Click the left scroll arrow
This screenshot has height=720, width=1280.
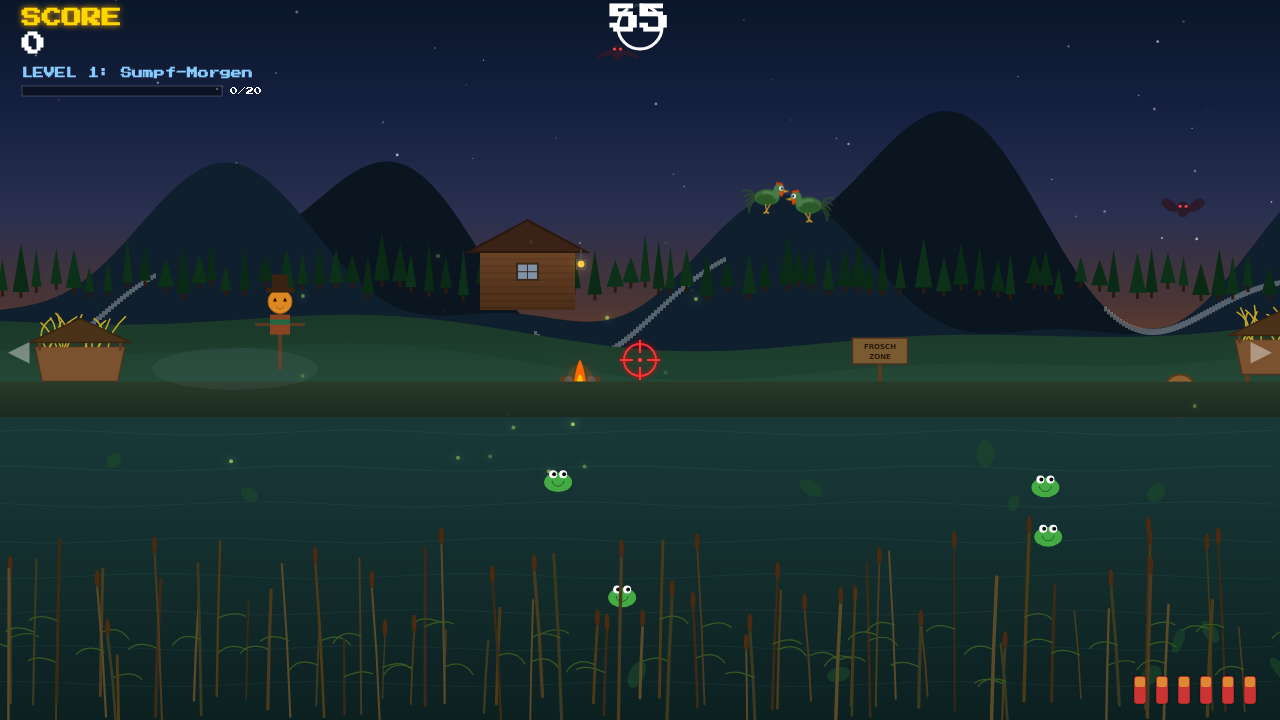click(19, 352)
